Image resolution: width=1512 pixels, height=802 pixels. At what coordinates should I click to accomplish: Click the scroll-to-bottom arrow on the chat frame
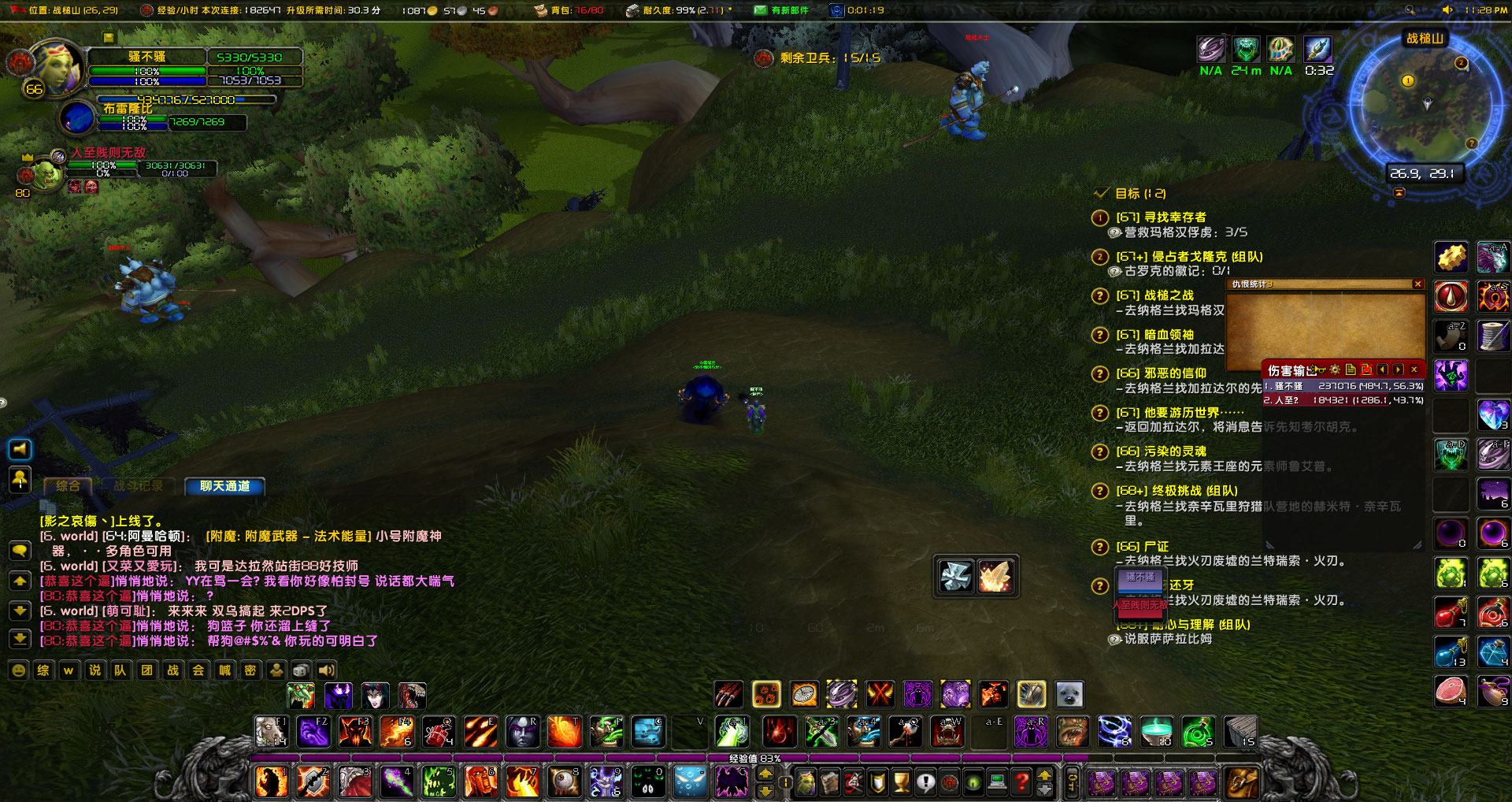20,639
